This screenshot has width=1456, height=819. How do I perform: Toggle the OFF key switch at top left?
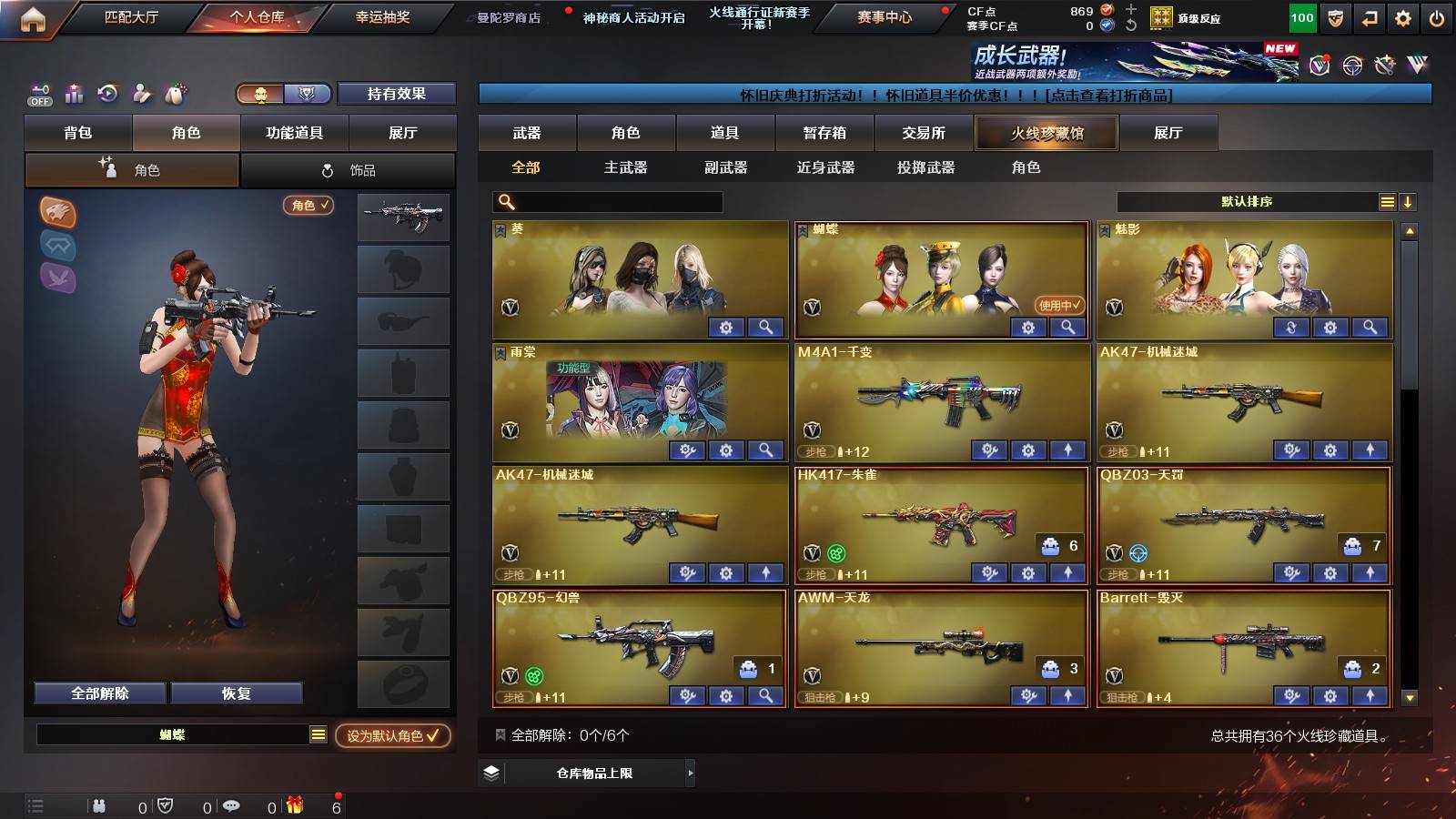tap(38, 94)
